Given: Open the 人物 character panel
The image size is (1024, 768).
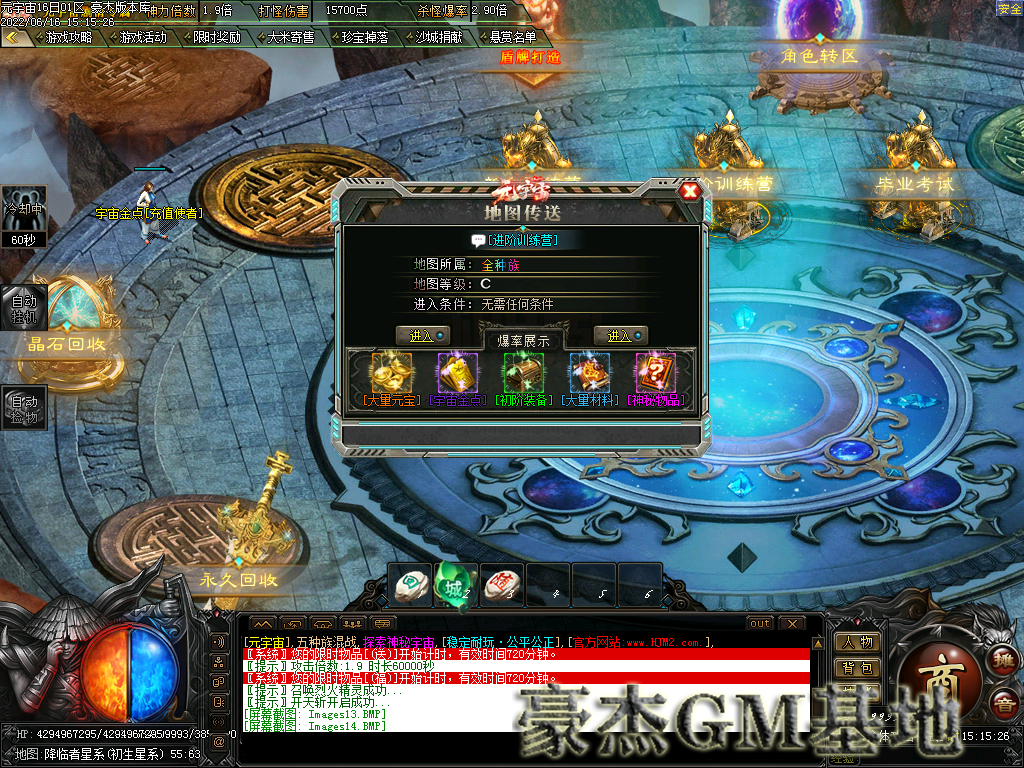Looking at the screenshot, I should [x=858, y=642].
